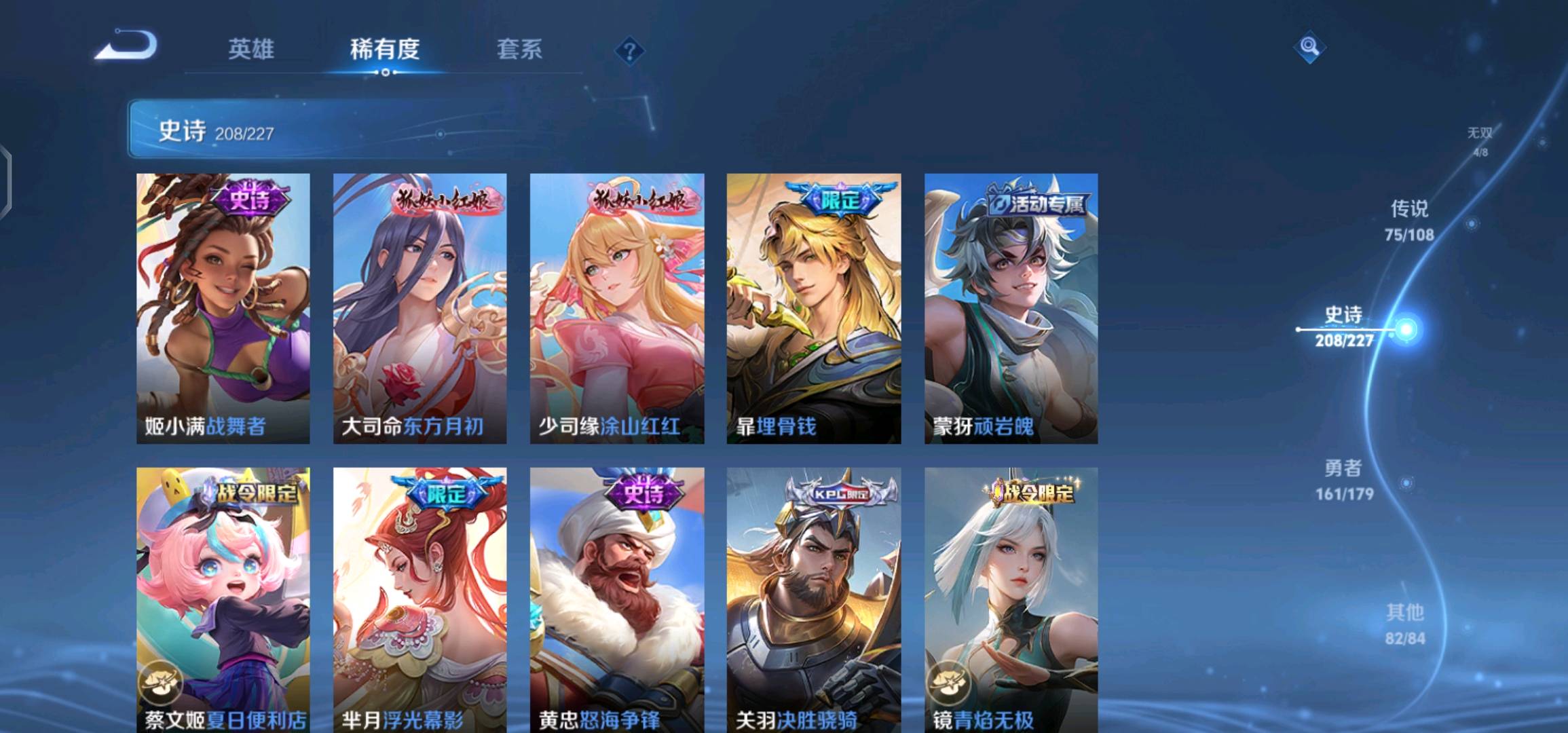
Task: Show help via the question mark icon
Action: tap(629, 52)
